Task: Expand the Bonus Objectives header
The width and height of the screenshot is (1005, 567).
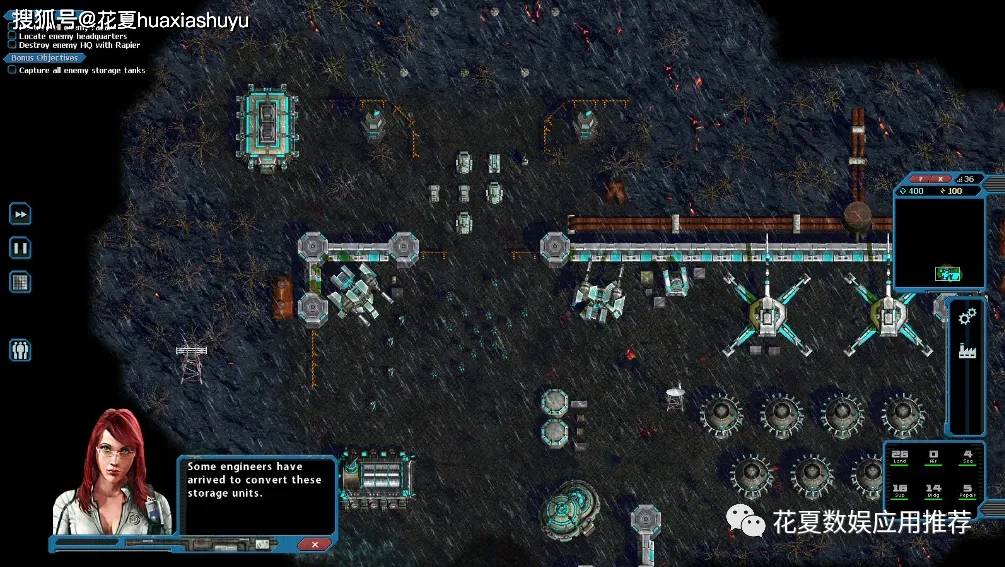Action: tap(44, 58)
